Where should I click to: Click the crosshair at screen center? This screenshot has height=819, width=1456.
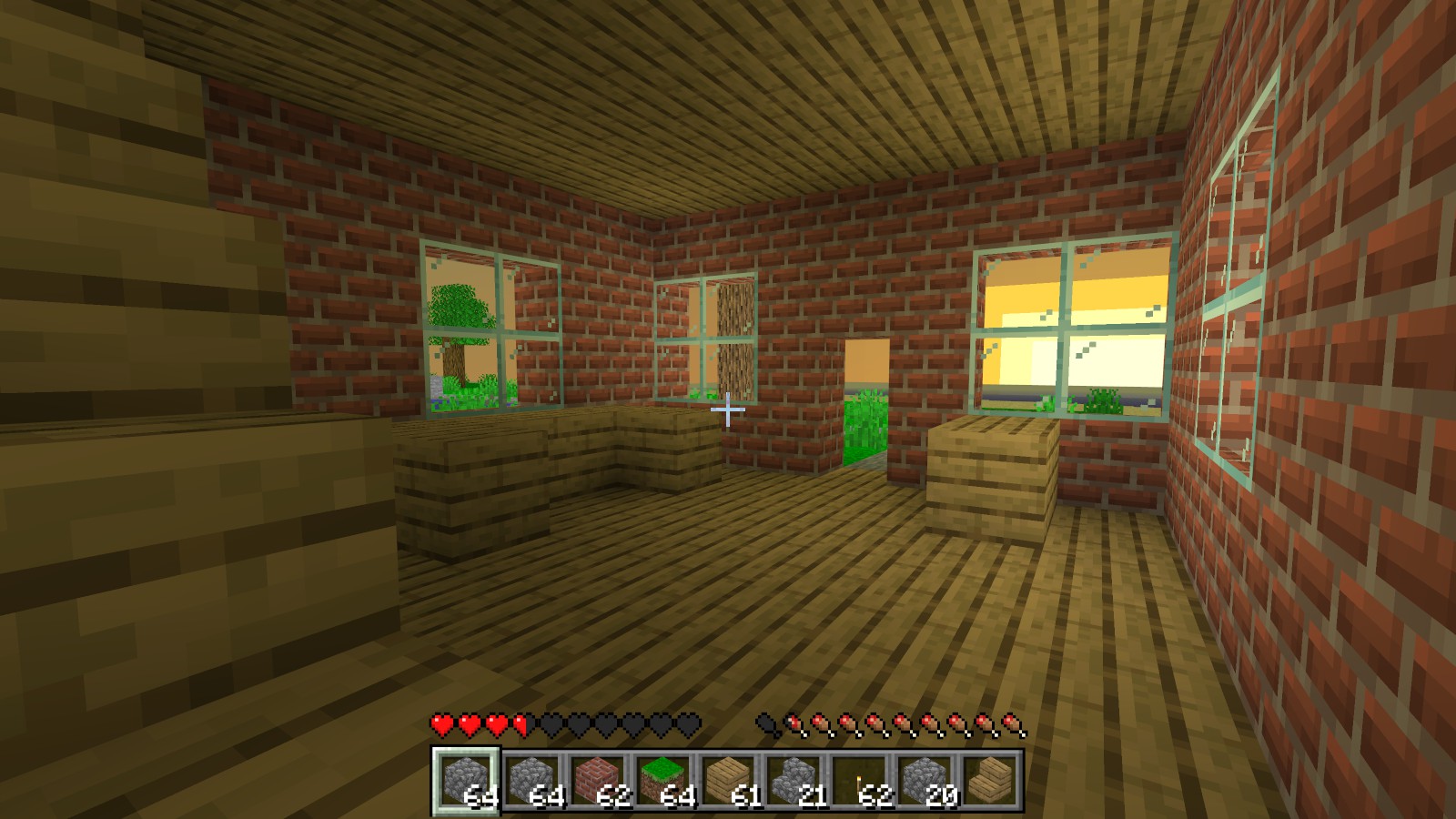pyautogui.click(x=728, y=411)
